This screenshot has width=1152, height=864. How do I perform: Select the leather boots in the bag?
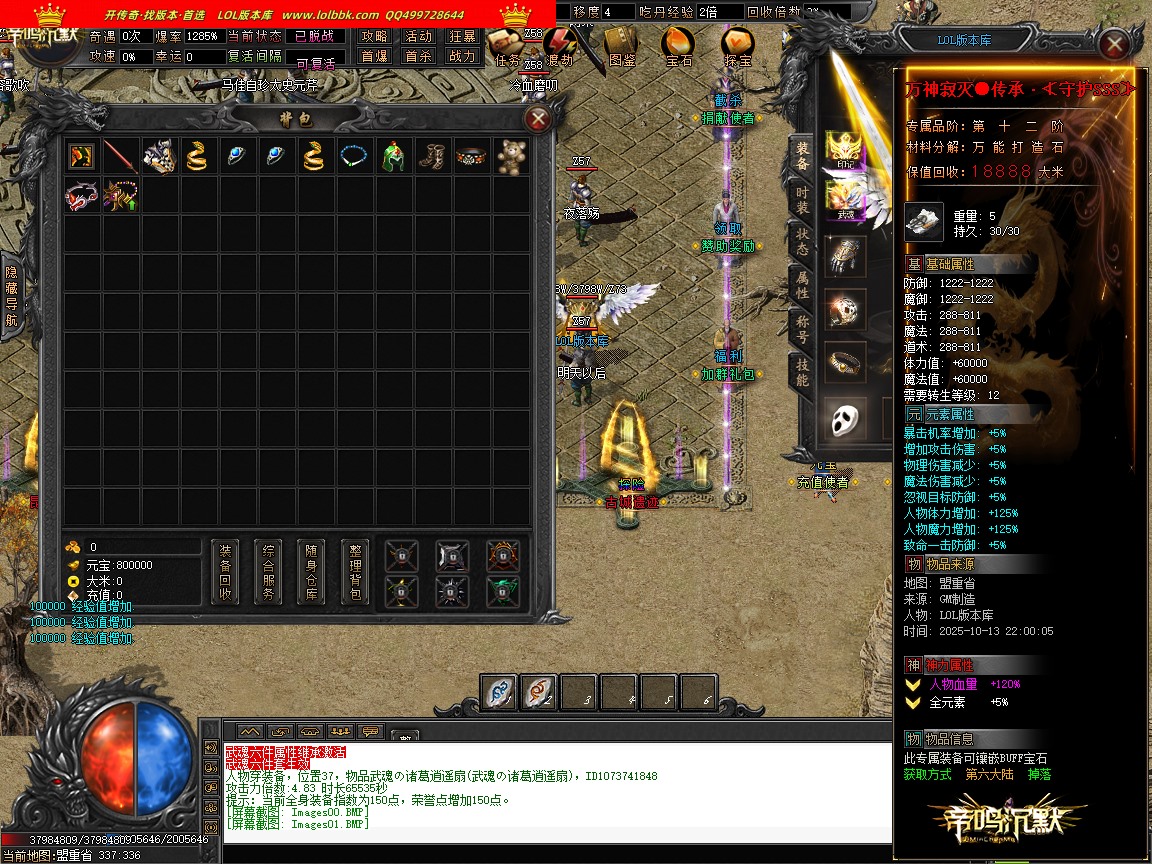(432, 157)
